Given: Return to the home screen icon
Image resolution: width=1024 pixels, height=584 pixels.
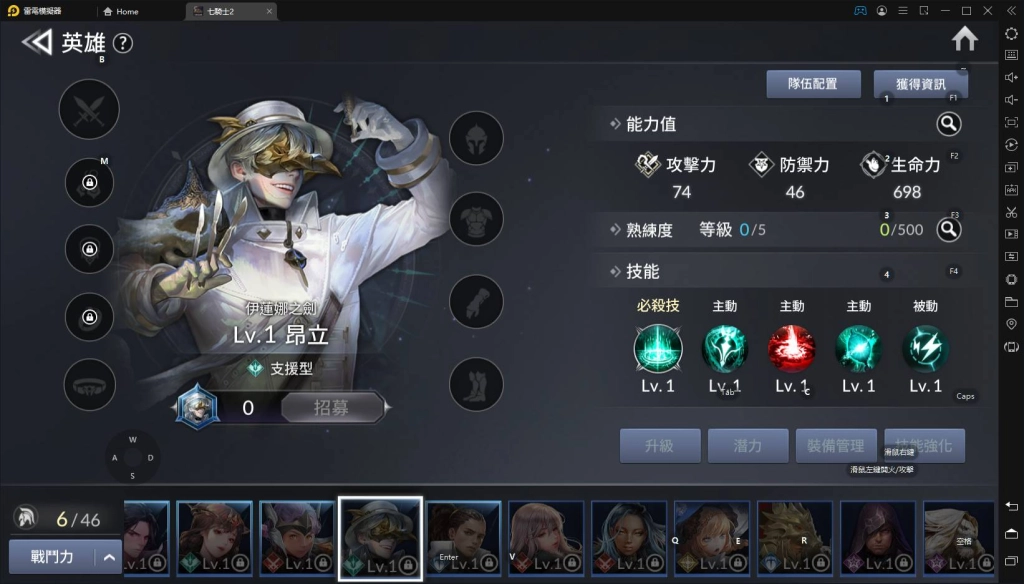Looking at the screenshot, I should pyautogui.click(x=964, y=39).
